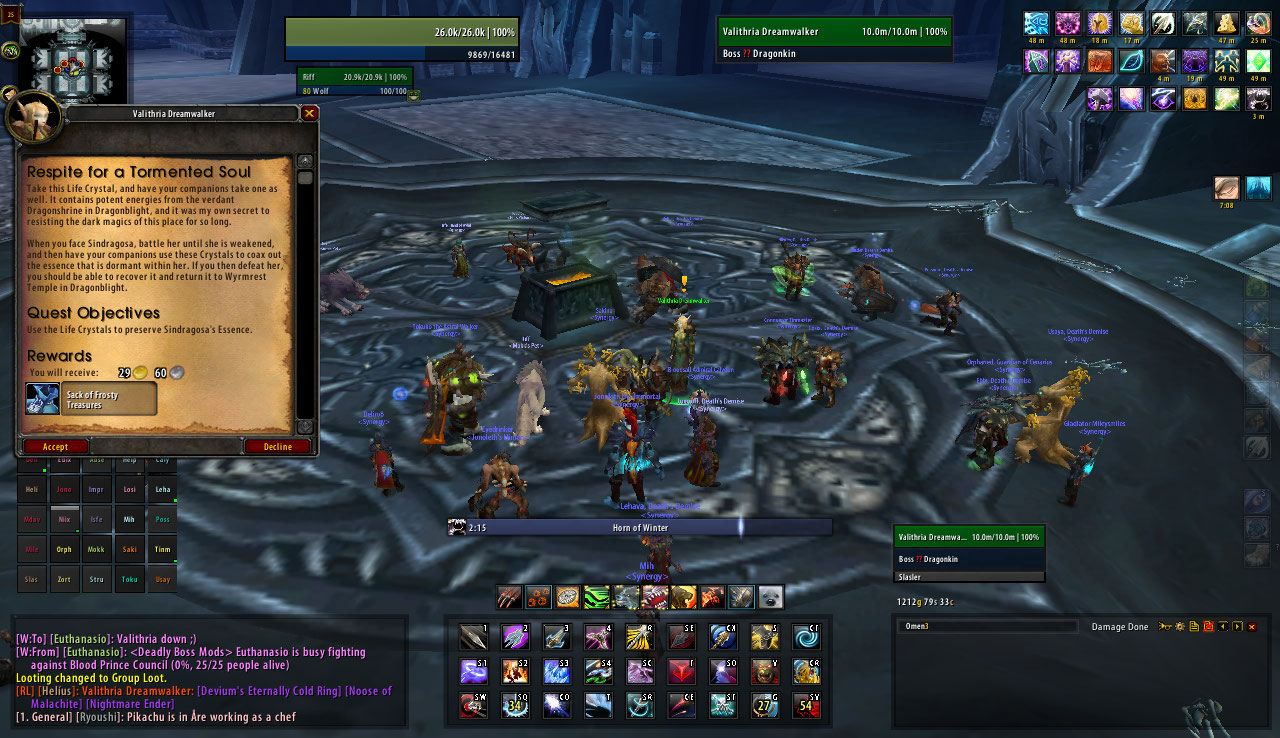Select the Orph raid frame cell
The height and width of the screenshot is (738, 1280).
[x=64, y=549]
